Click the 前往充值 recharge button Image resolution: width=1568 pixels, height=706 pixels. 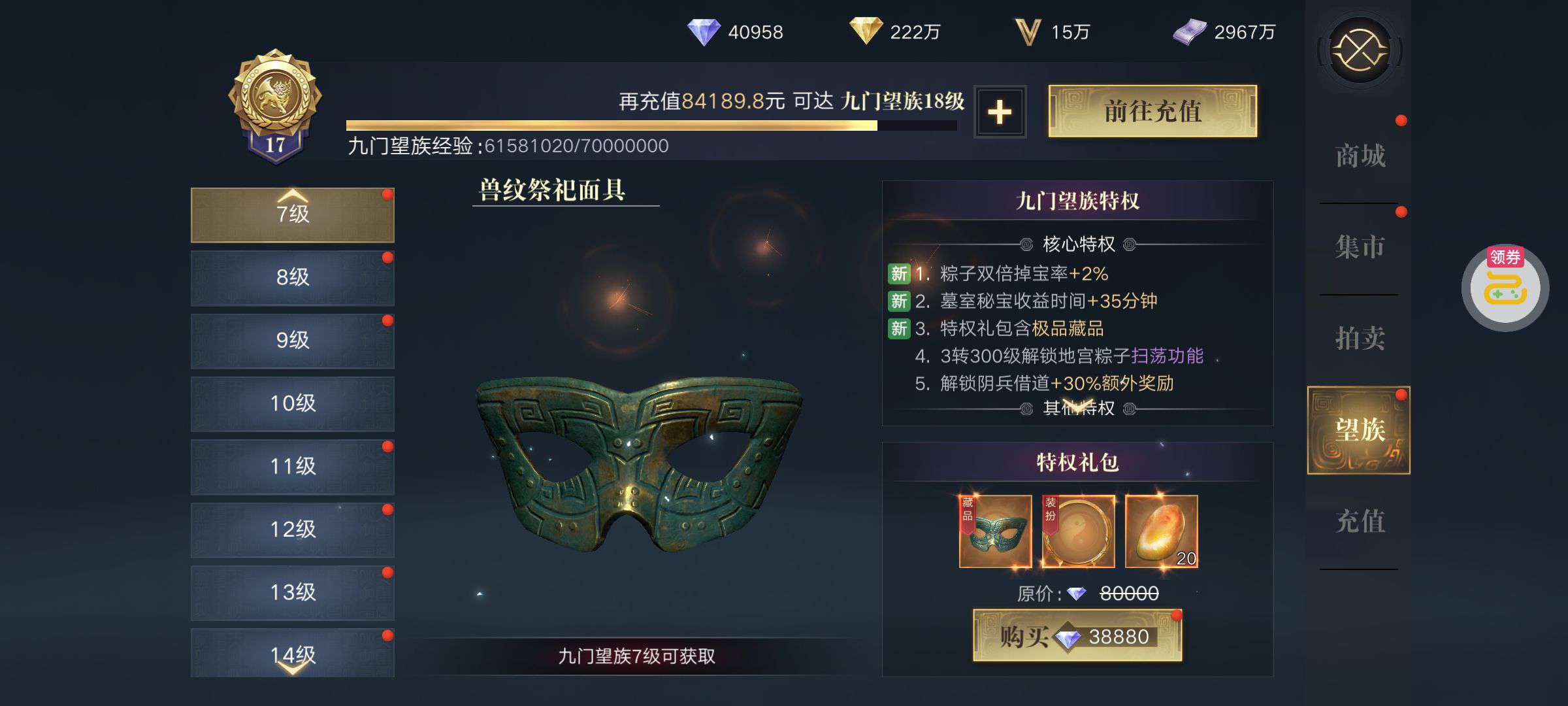click(1152, 111)
